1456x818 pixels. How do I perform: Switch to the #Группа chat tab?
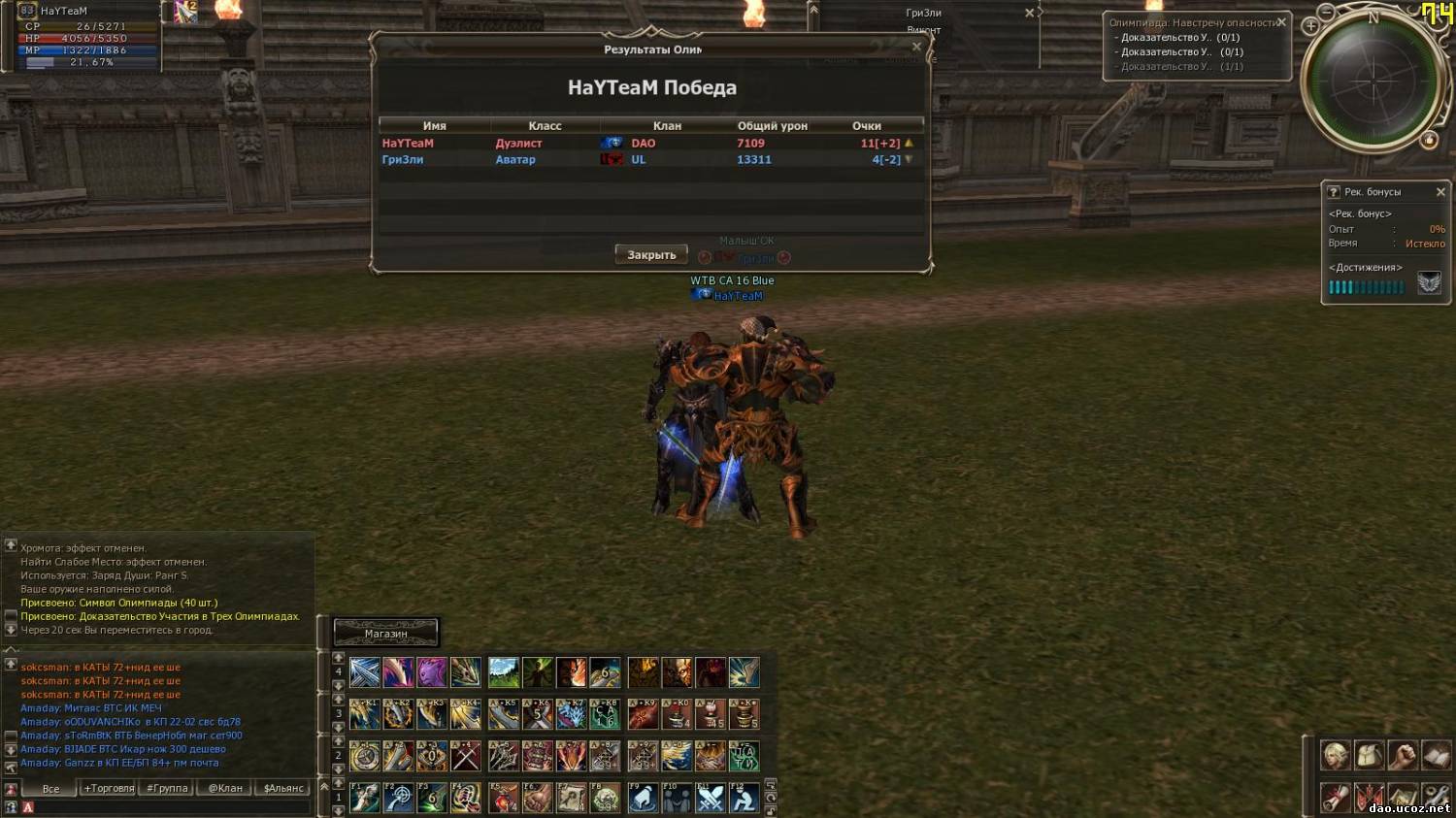point(167,788)
